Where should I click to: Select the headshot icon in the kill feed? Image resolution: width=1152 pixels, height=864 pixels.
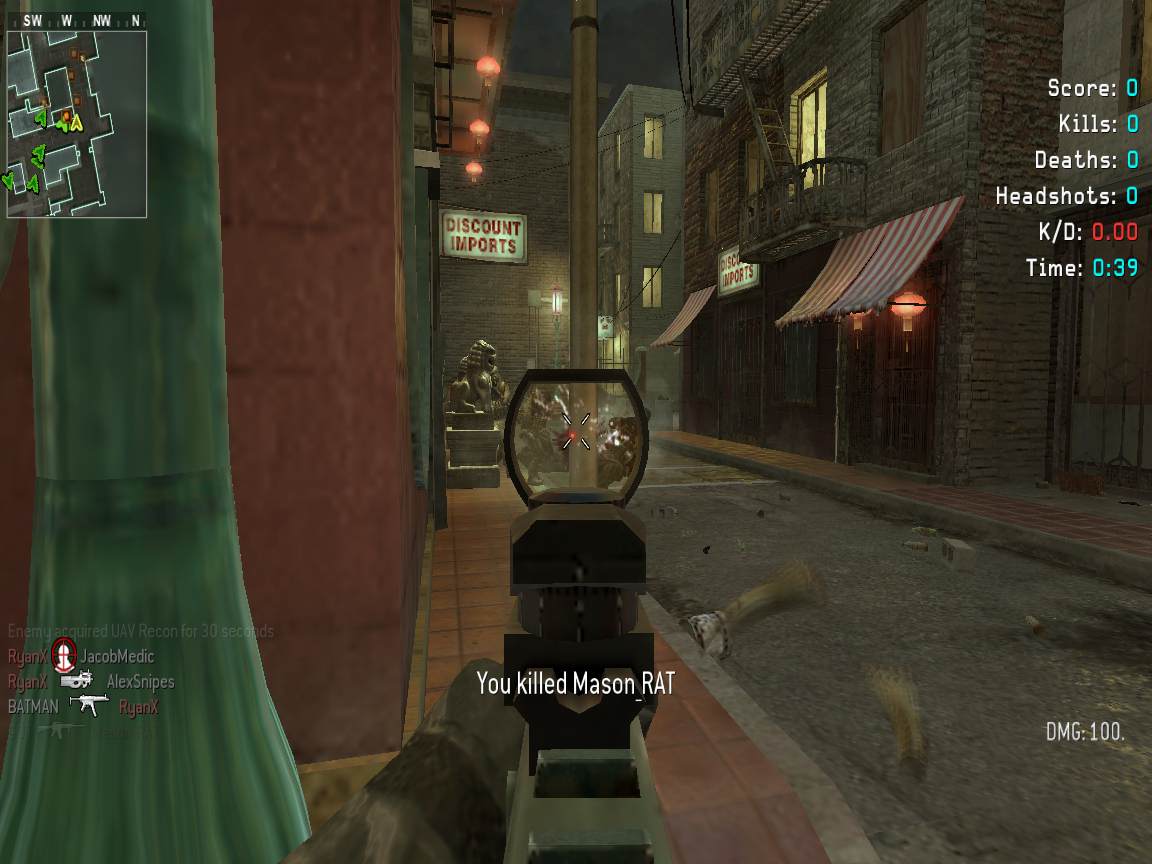click(64, 656)
